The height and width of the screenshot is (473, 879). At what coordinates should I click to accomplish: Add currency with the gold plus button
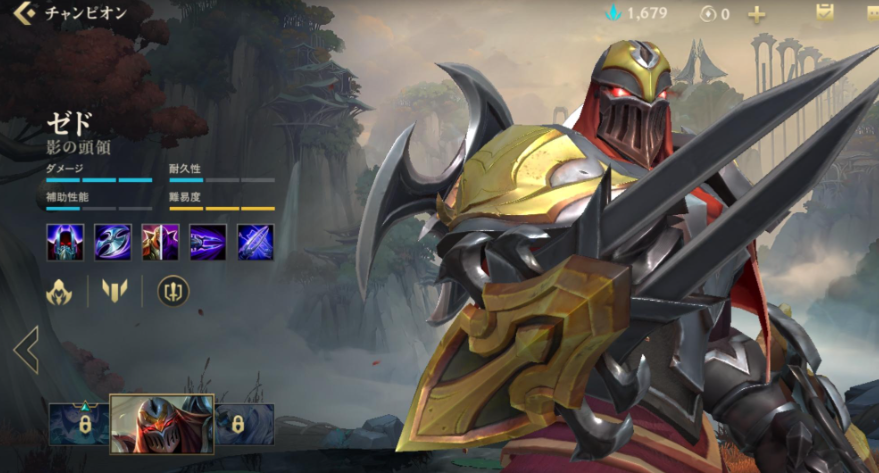pyautogui.click(x=757, y=14)
